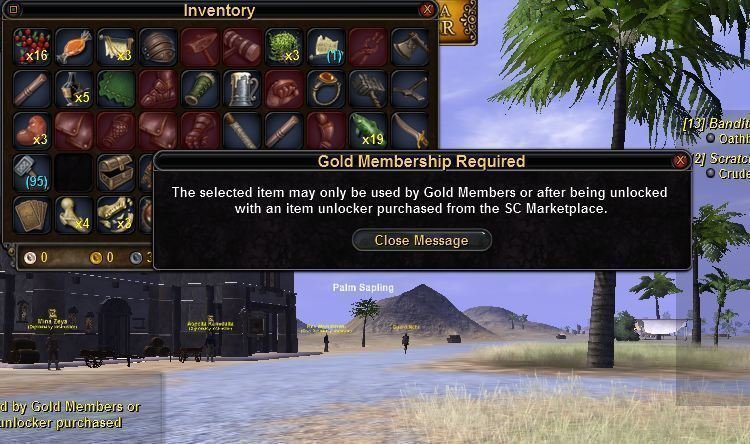The width and height of the screenshot is (750, 444).
Task: Click the green leaf cloth item
Action: click(x=116, y=88)
